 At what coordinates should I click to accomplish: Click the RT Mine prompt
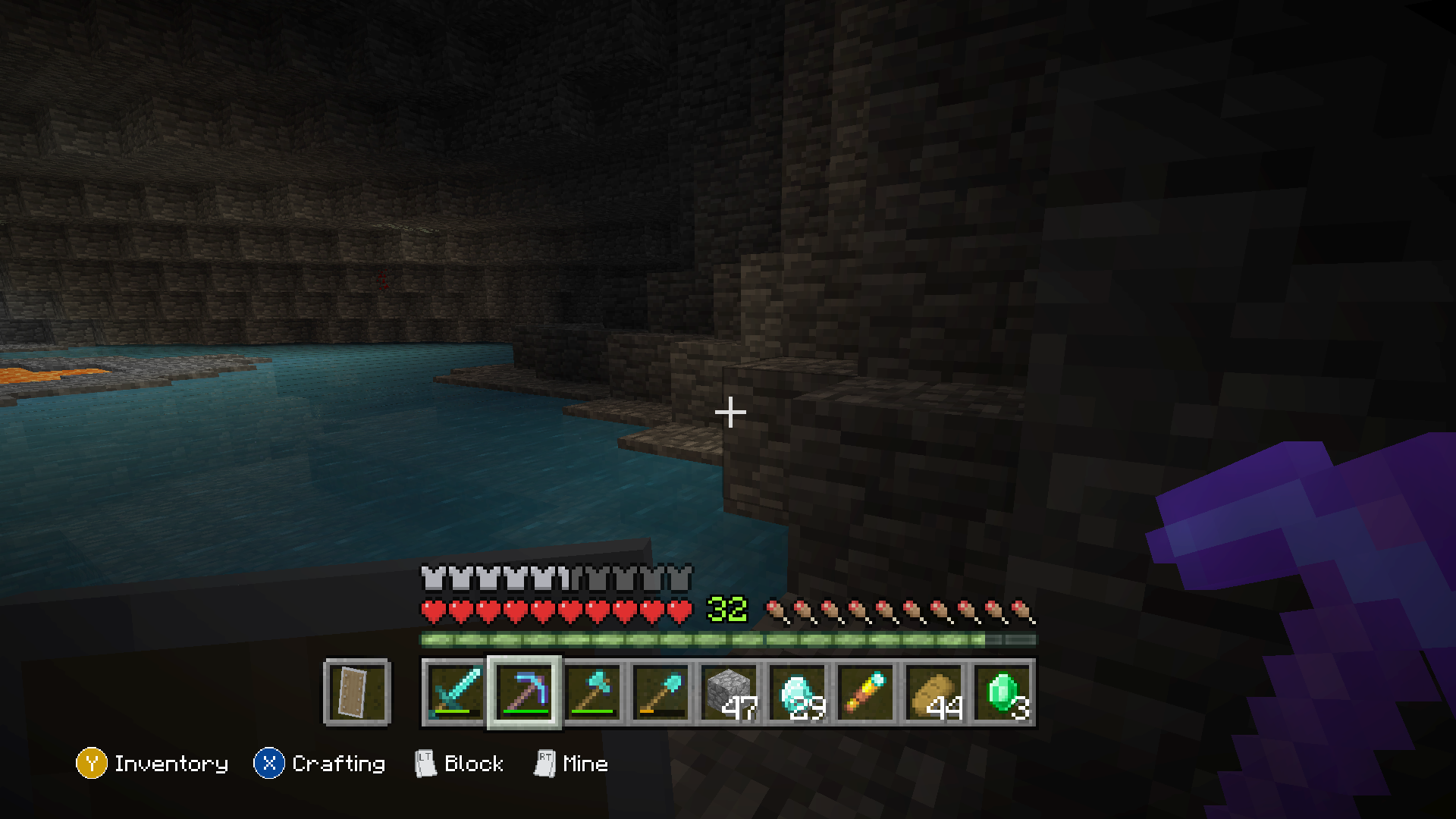coord(571,764)
